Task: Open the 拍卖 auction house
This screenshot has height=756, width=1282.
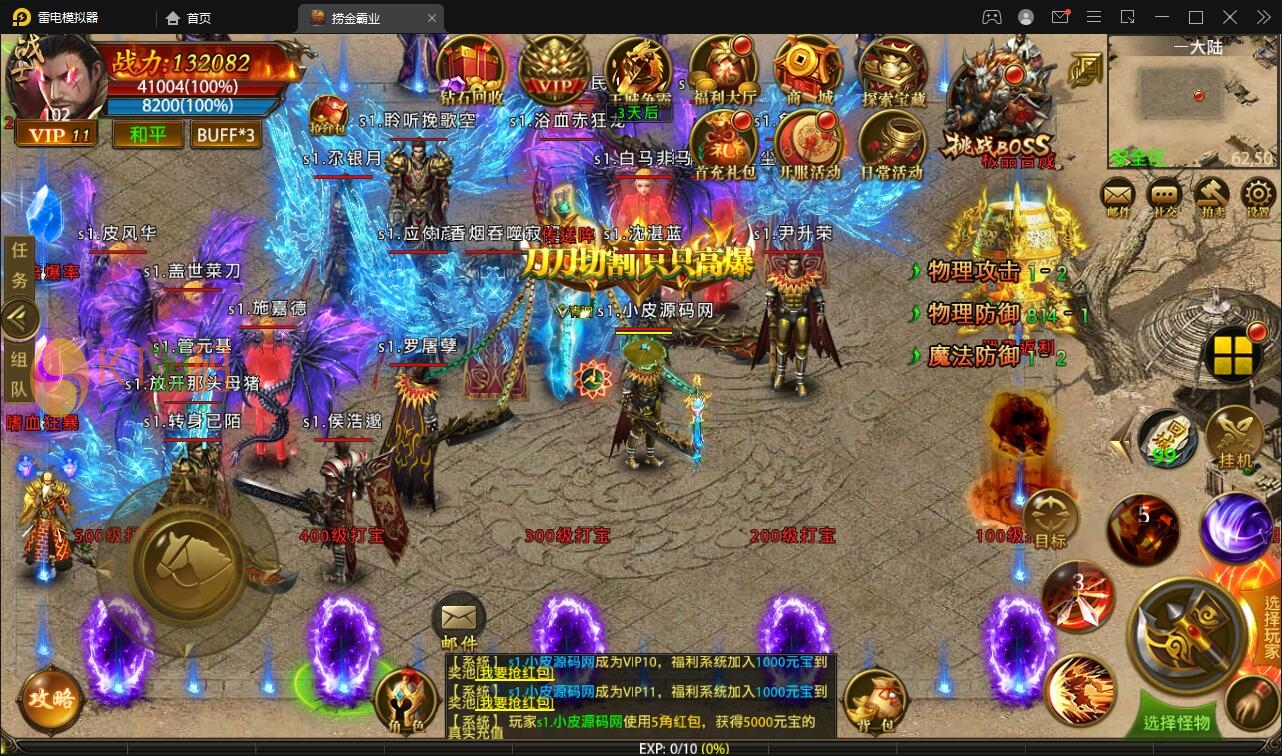Action: (1212, 196)
